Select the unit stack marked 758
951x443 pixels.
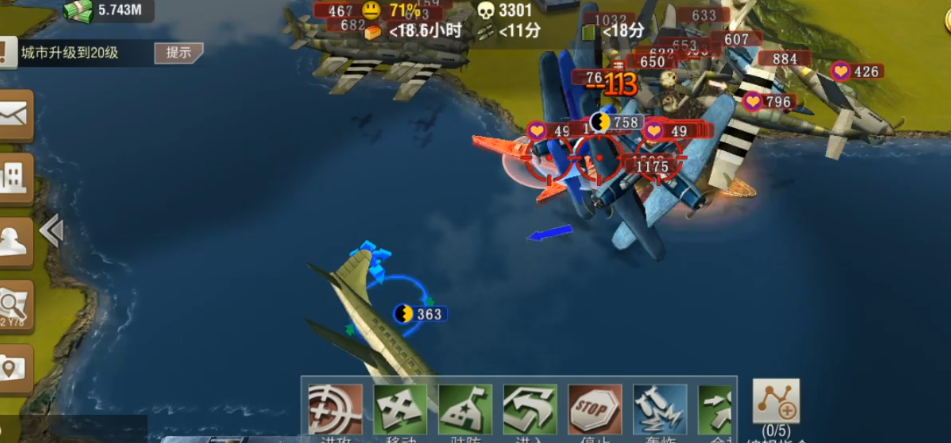[x=615, y=123]
